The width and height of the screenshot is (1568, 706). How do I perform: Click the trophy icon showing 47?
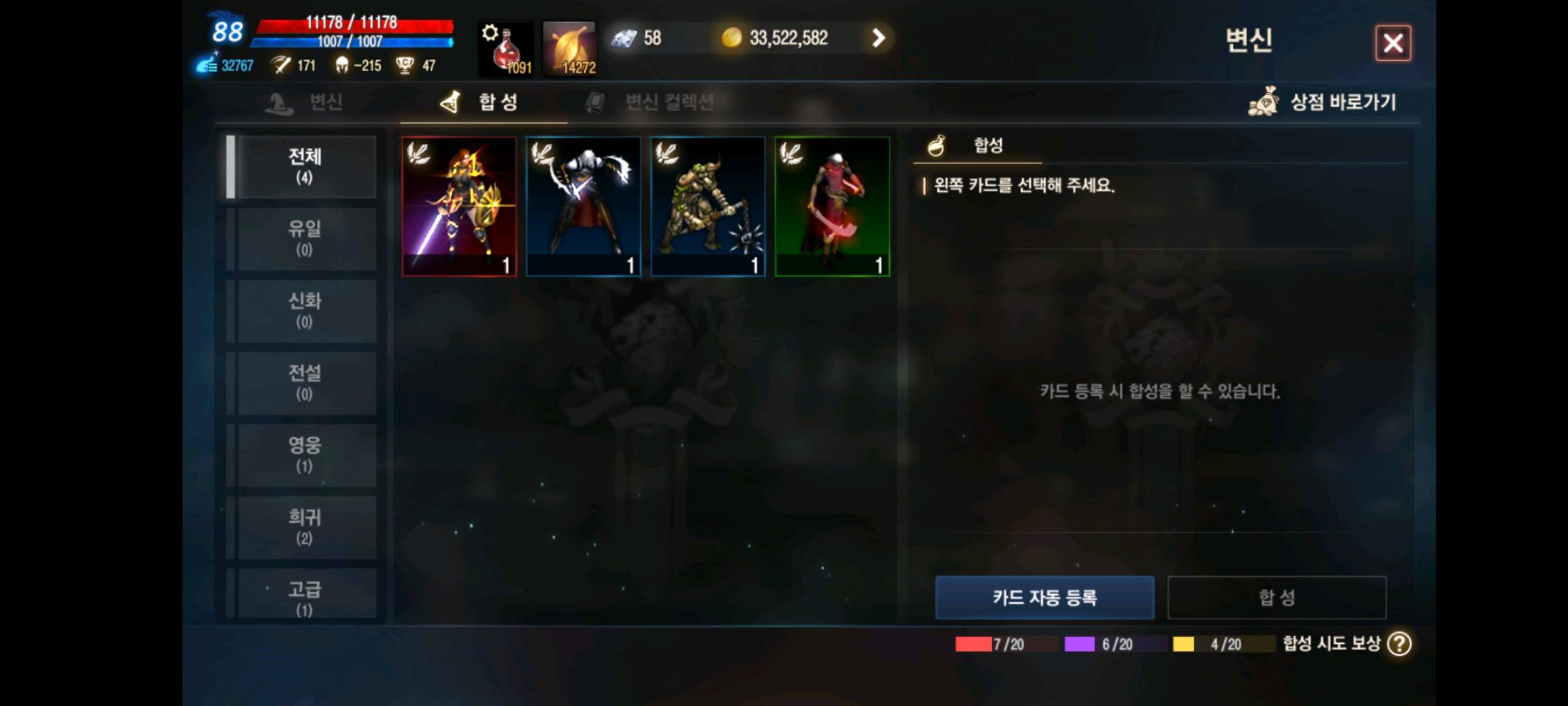pyautogui.click(x=404, y=65)
